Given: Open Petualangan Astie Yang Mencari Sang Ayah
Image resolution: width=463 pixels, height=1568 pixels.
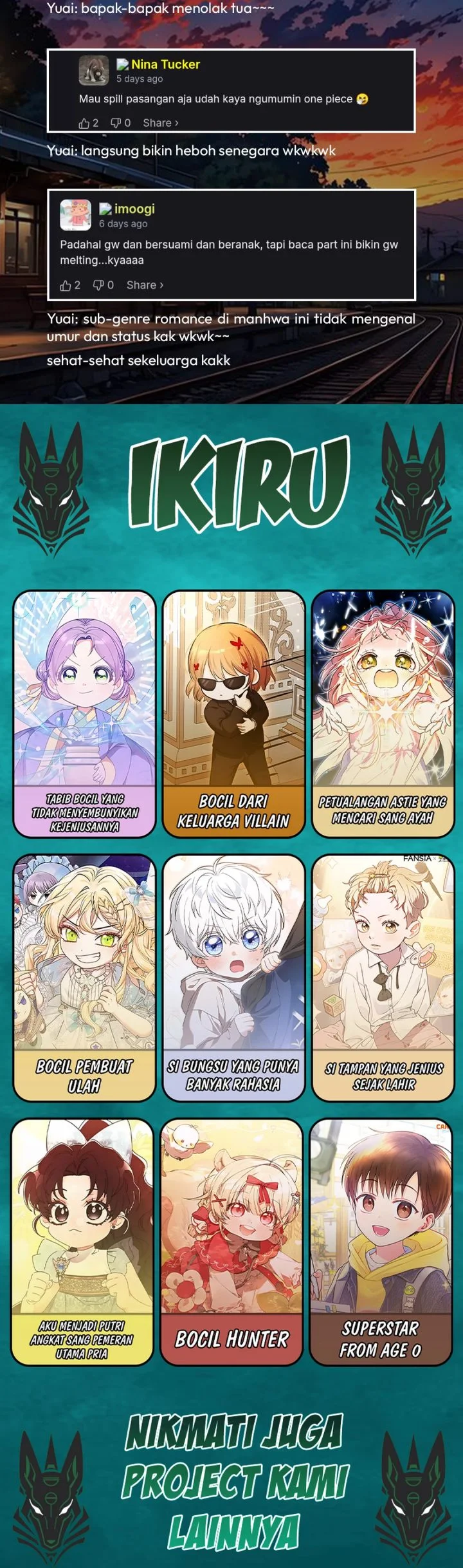Looking at the screenshot, I should [383, 714].
